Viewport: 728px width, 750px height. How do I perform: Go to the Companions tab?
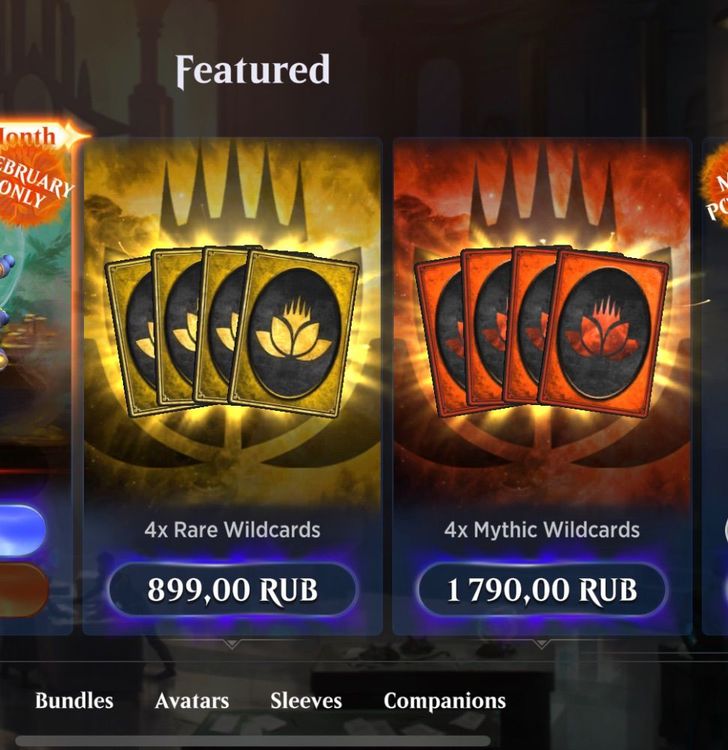click(445, 701)
